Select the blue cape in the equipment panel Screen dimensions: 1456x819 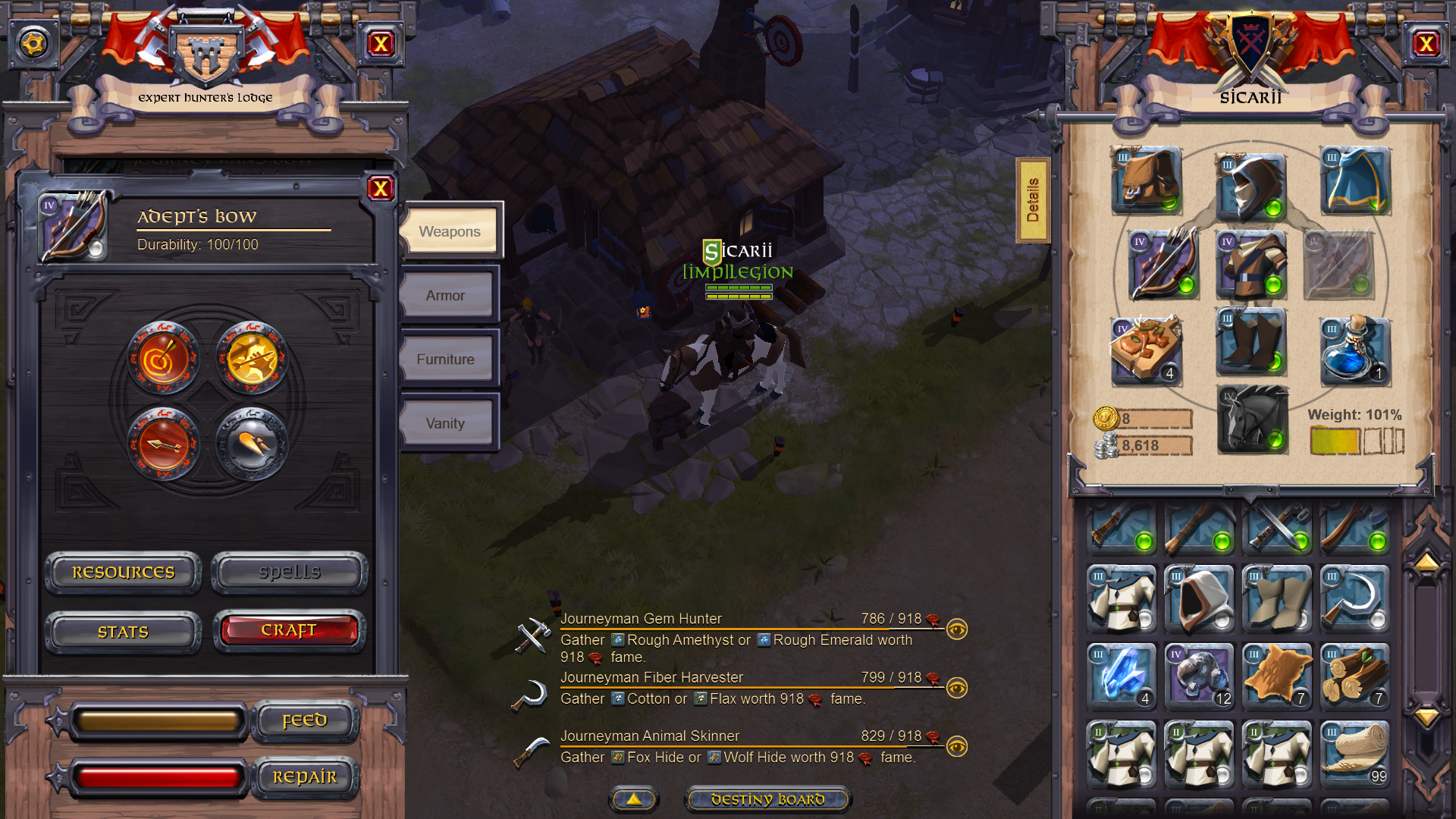(x=1355, y=182)
